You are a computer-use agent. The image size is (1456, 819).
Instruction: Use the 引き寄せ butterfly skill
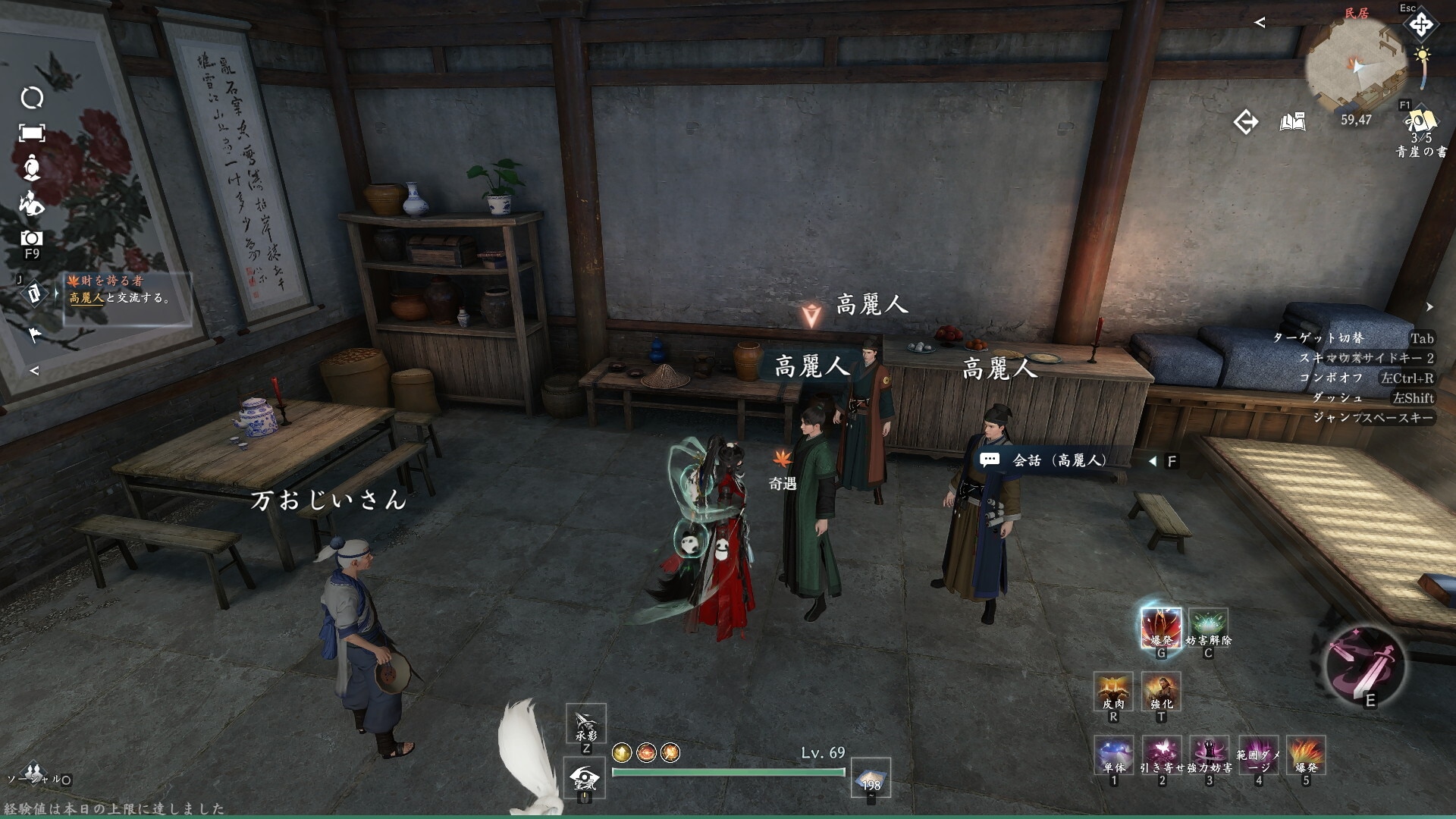pos(1161,755)
